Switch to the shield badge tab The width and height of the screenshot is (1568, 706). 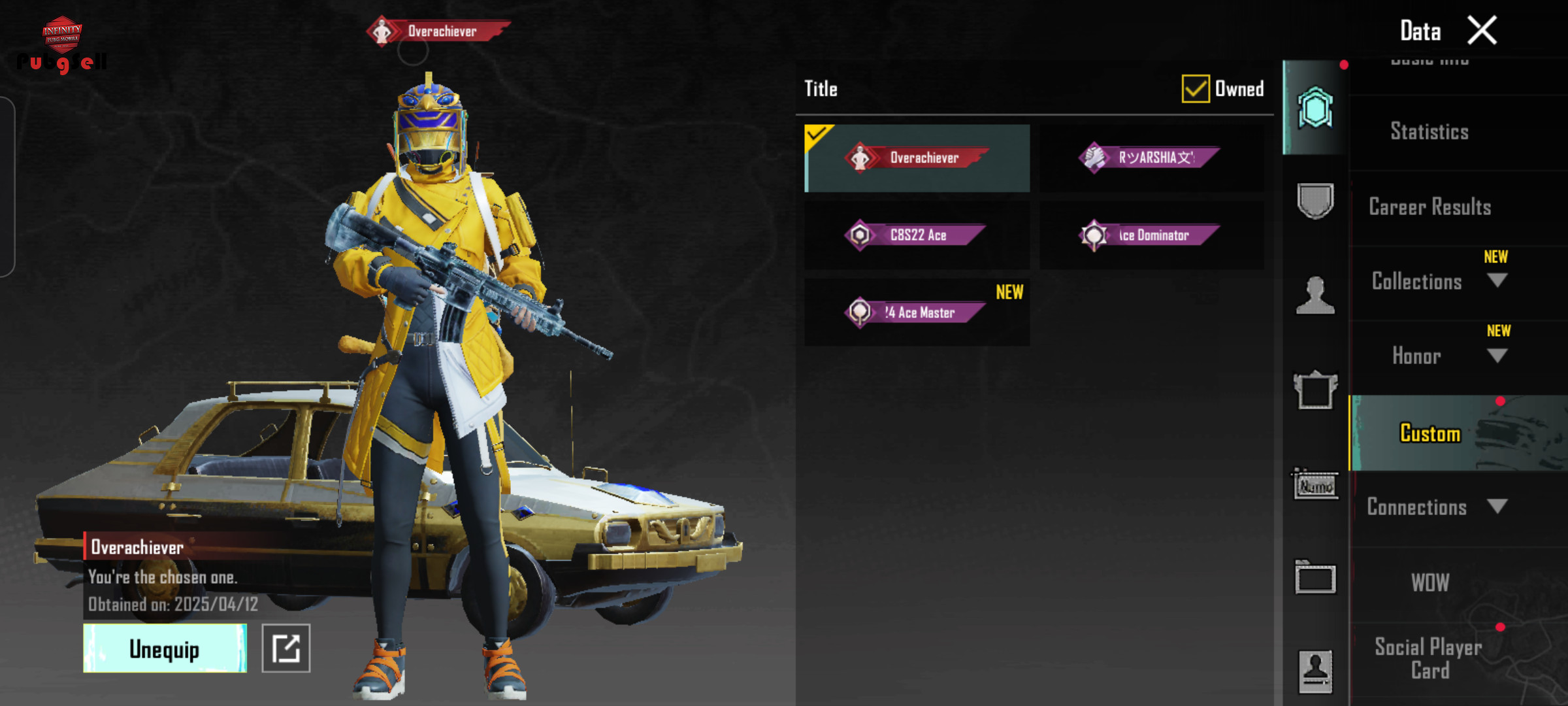point(1315,201)
